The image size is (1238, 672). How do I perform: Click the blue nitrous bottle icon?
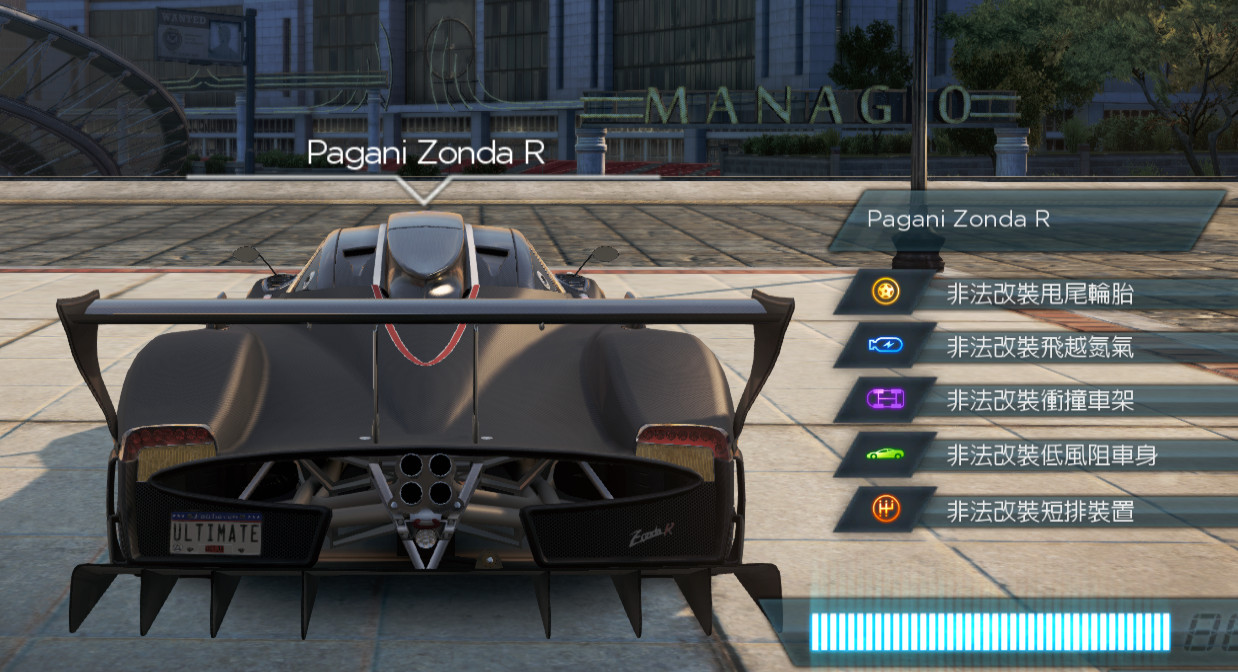tap(885, 346)
